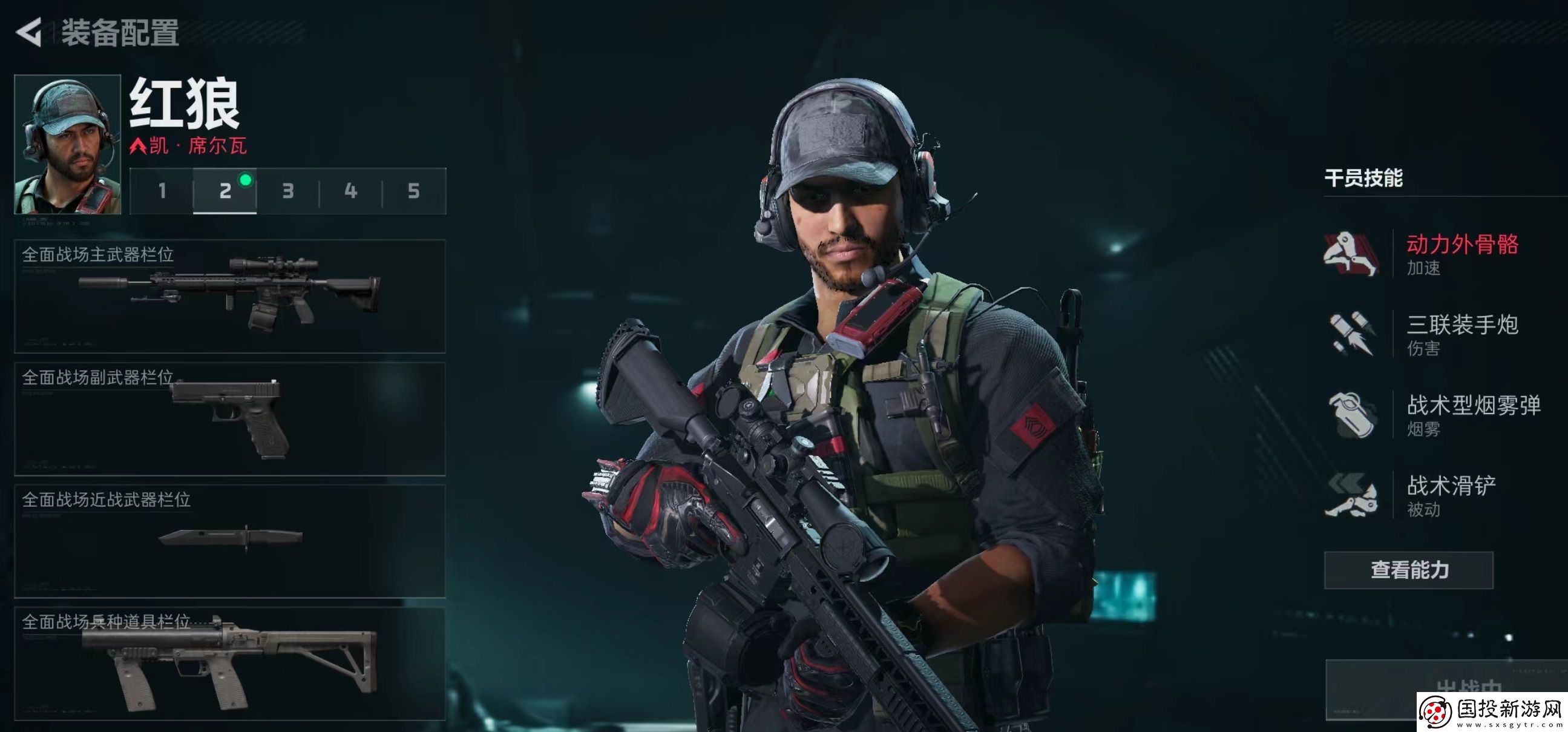Click the 红狼 operator portrait

[x=68, y=144]
